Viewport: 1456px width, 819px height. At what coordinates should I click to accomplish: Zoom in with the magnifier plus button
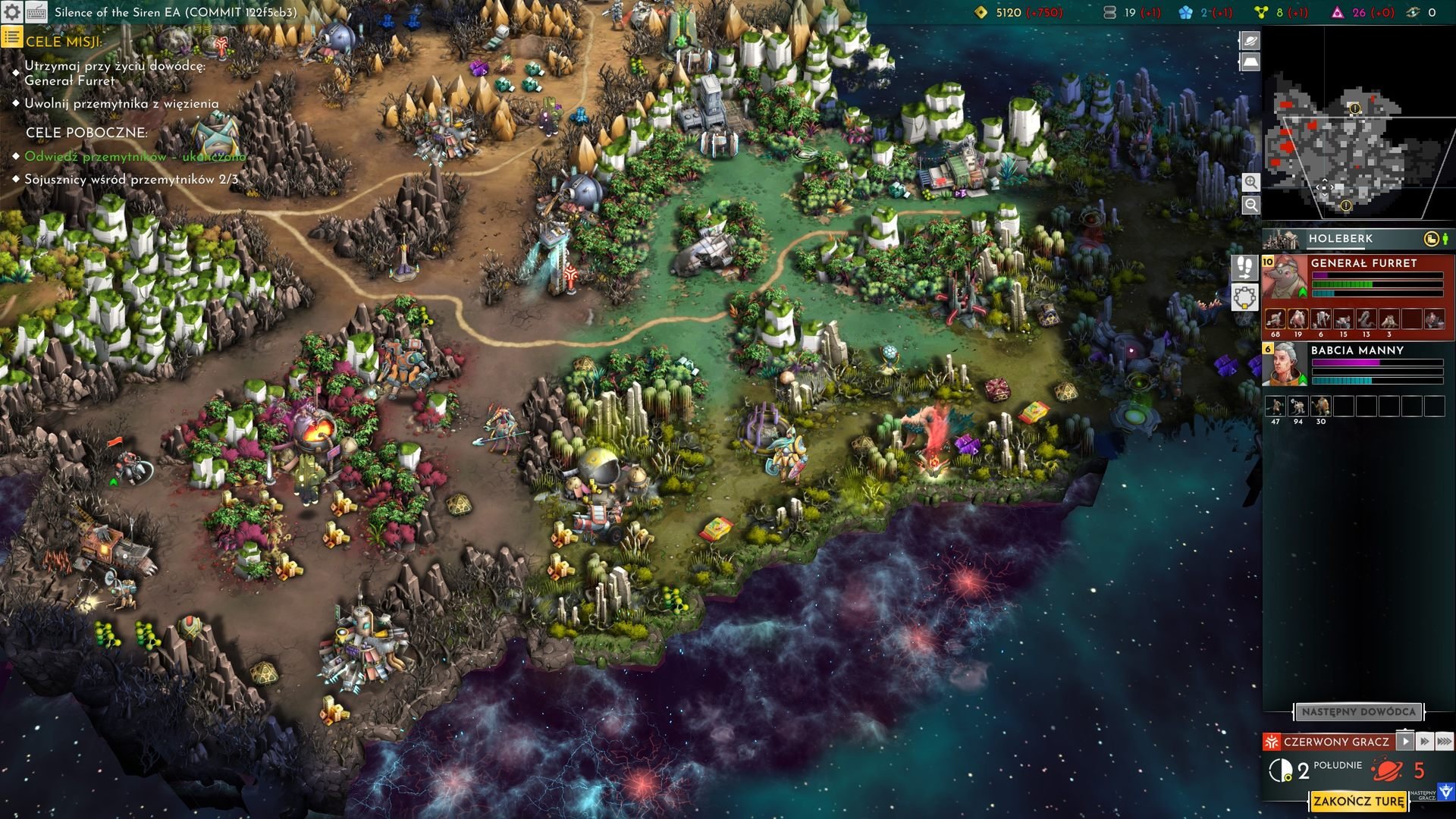(x=1251, y=182)
